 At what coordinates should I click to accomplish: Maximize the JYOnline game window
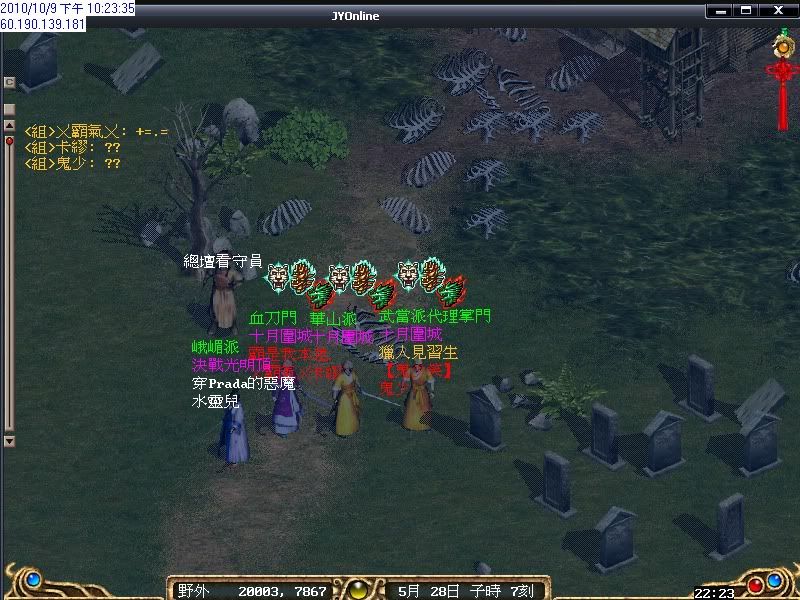748,12
